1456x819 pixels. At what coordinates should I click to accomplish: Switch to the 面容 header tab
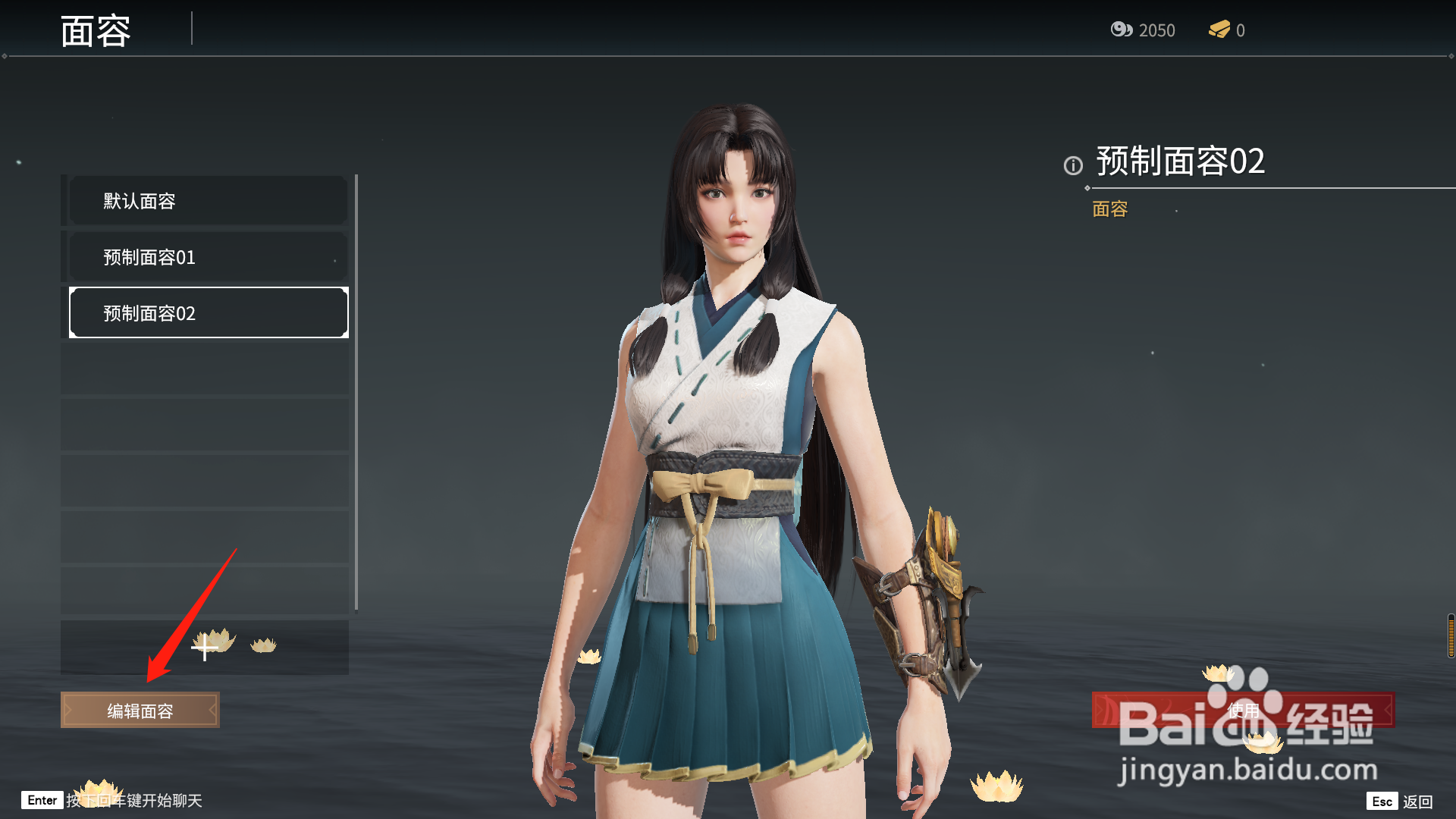[x=96, y=30]
